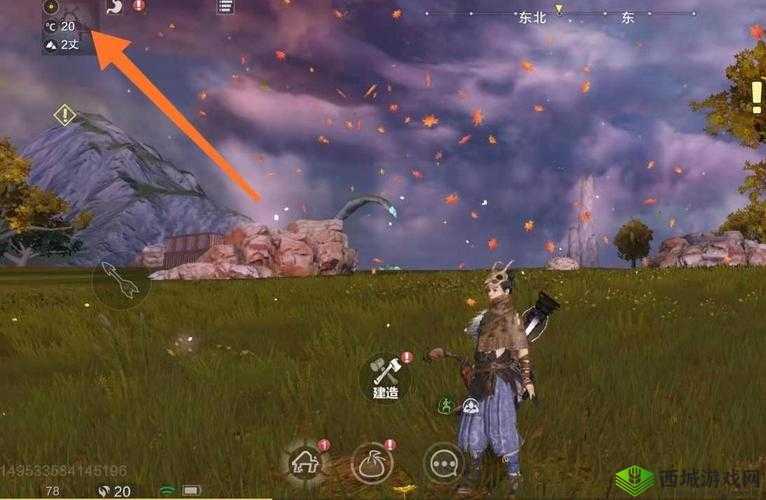The height and width of the screenshot is (500, 766).
Task: Open the sun weather icon
Action: click(50, 7)
